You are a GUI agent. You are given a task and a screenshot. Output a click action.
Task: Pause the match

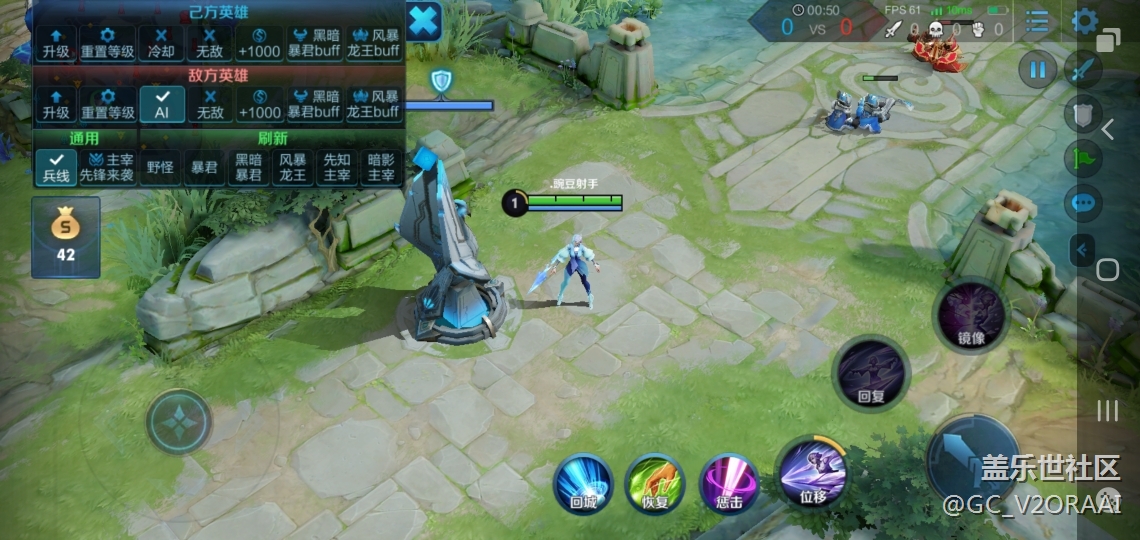[x=1038, y=70]
